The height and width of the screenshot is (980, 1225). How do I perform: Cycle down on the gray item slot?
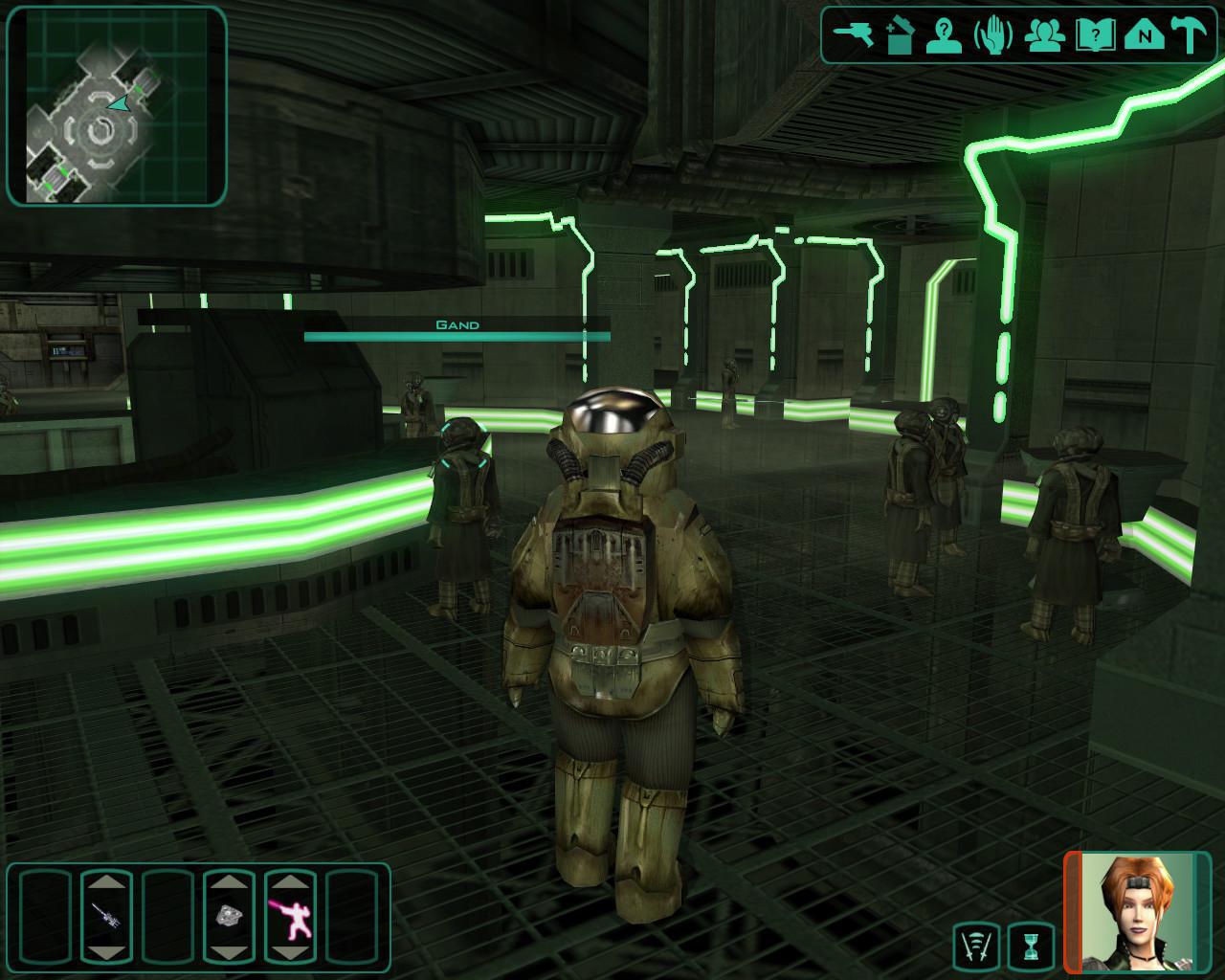pyautogui.click(x=229, y=950)
